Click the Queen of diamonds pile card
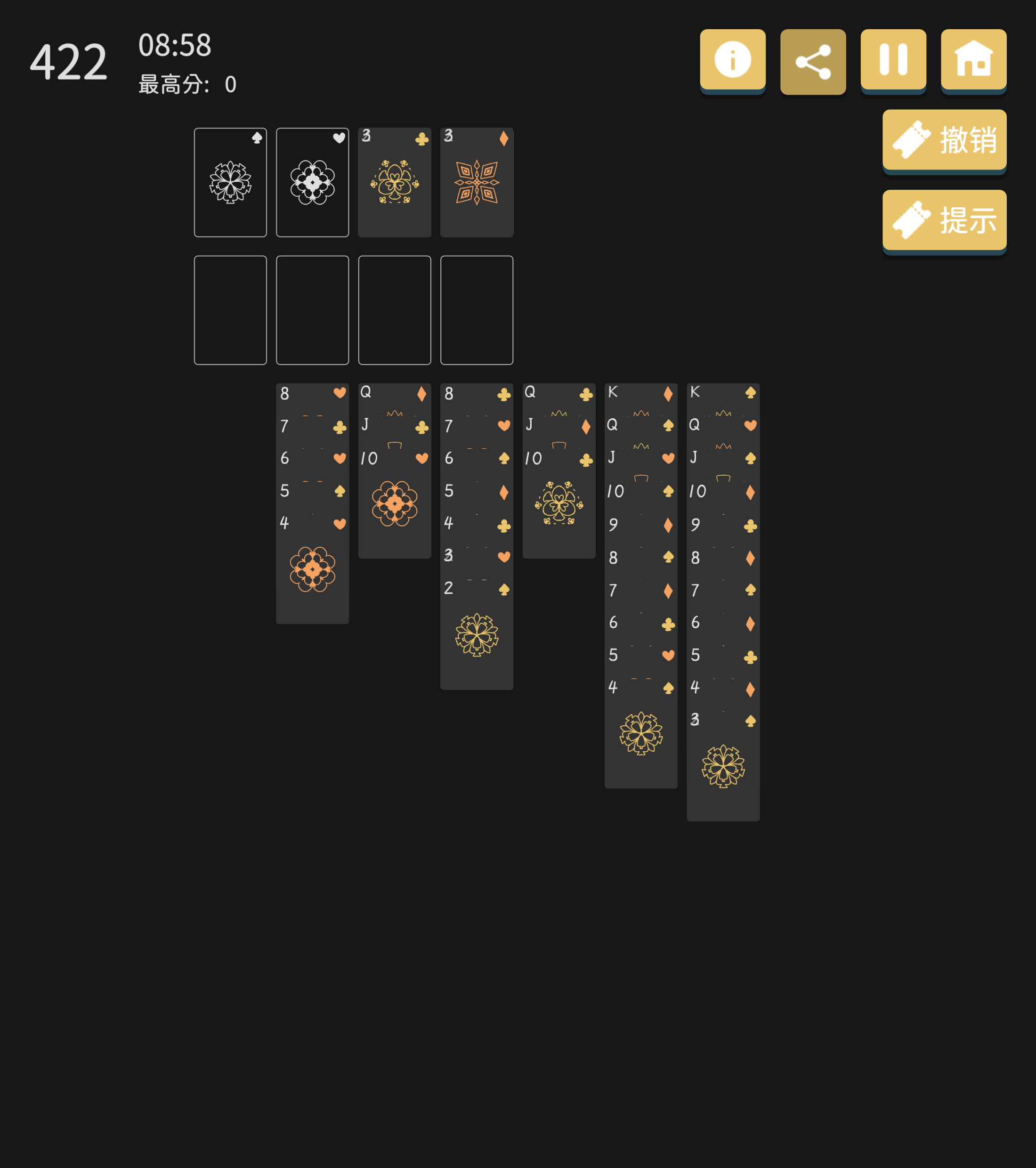Screen dimensions: 1036x1168 tap(394, 393)
